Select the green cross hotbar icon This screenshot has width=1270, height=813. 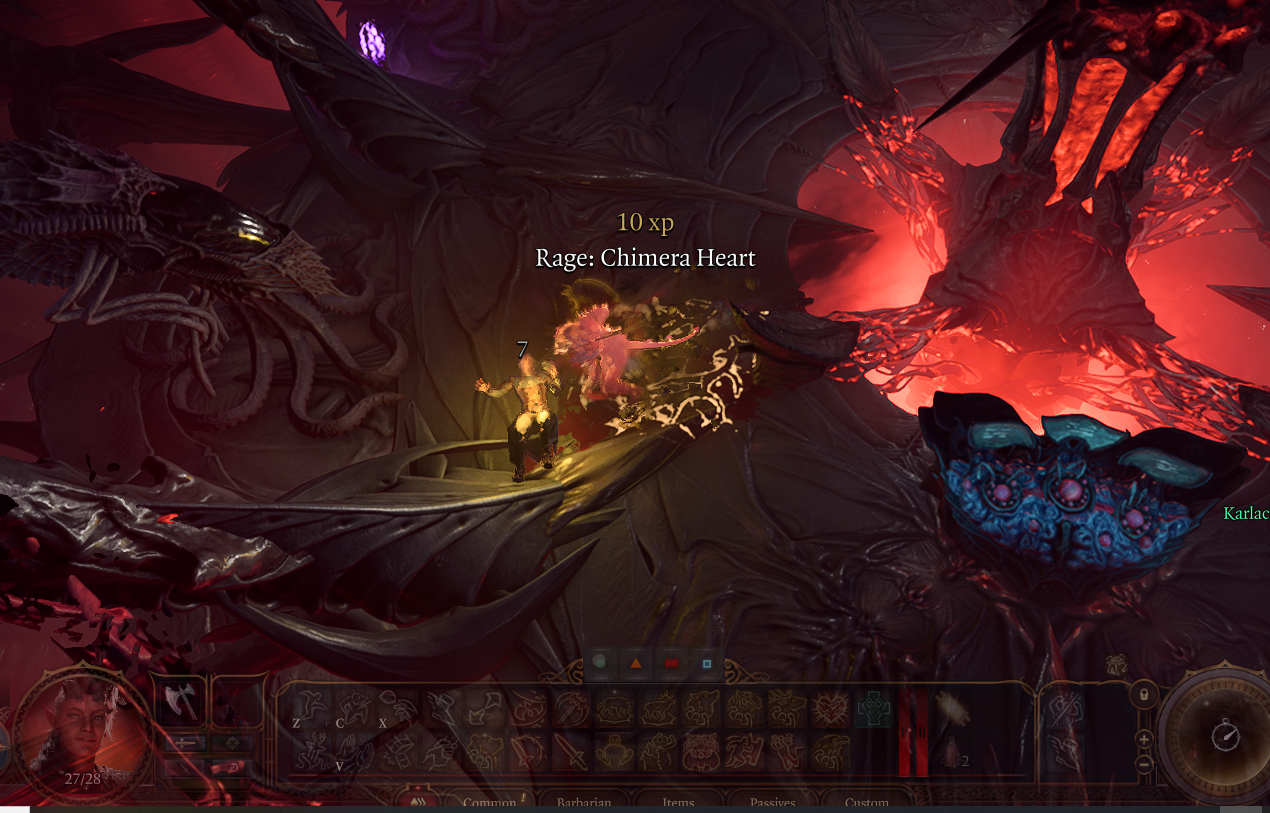click(x=873, y=708)
